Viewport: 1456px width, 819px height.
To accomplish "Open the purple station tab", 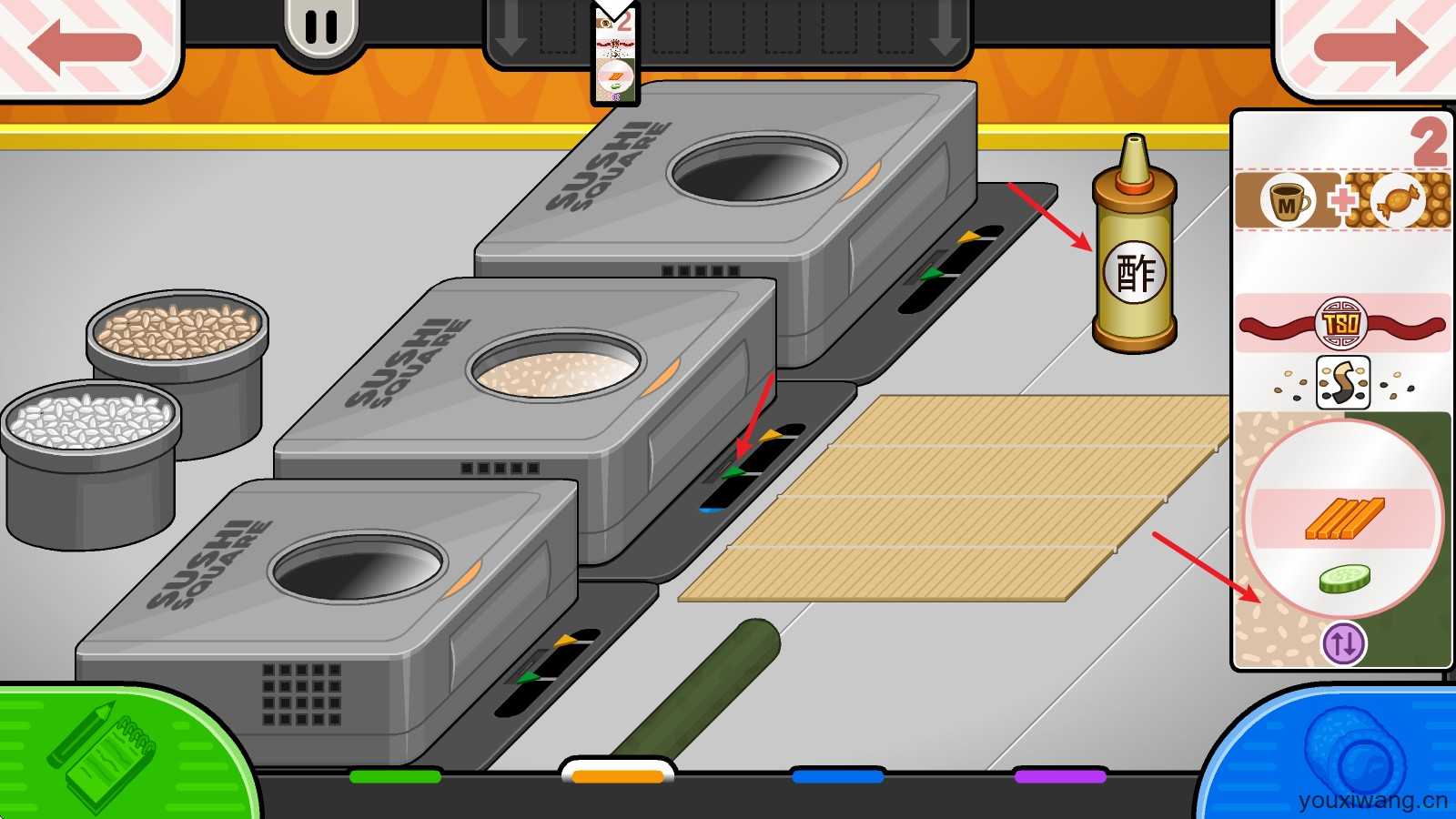I will point(1060,776).
